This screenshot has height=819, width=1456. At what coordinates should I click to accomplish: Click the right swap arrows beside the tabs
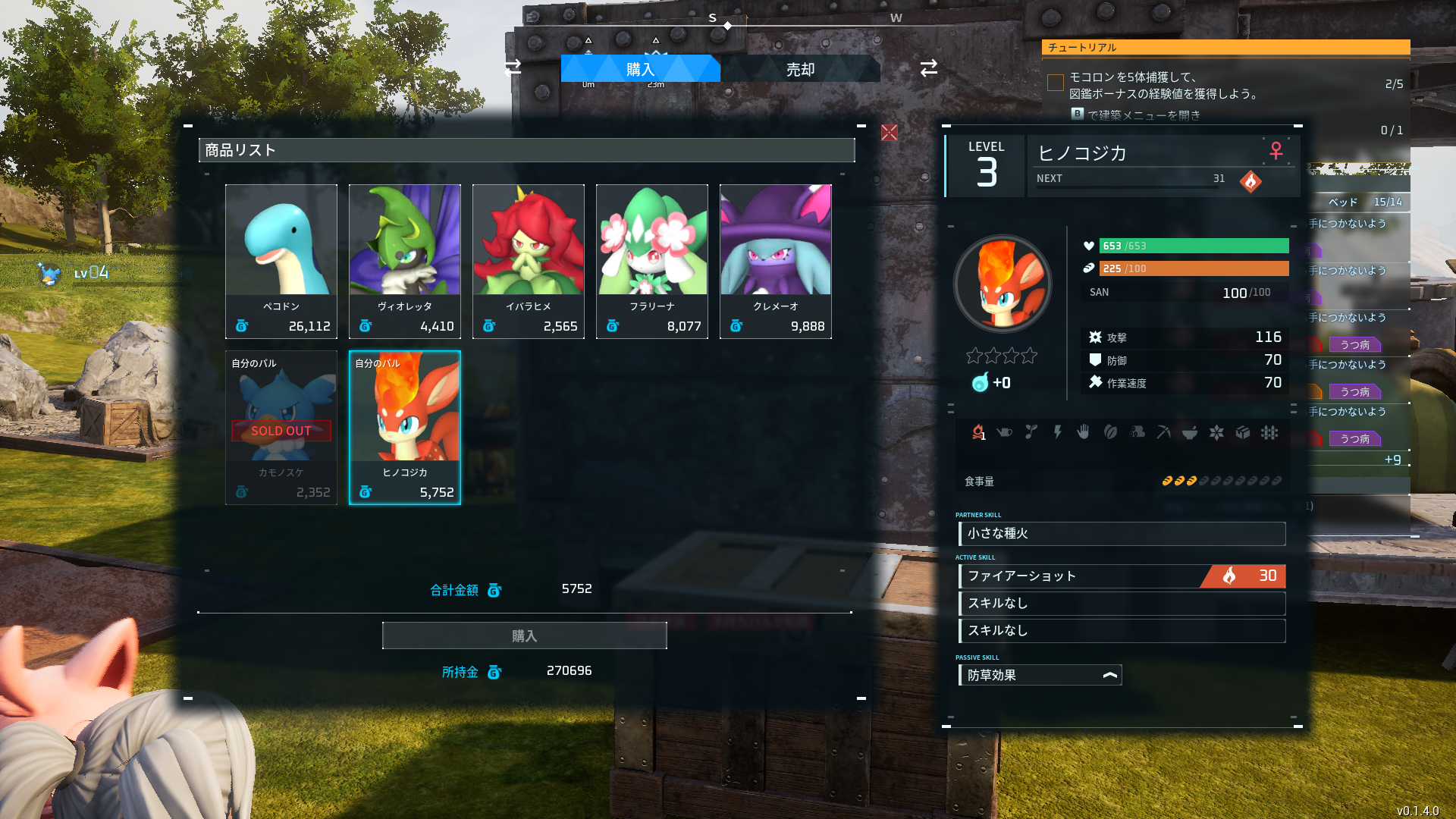point(929,67)
